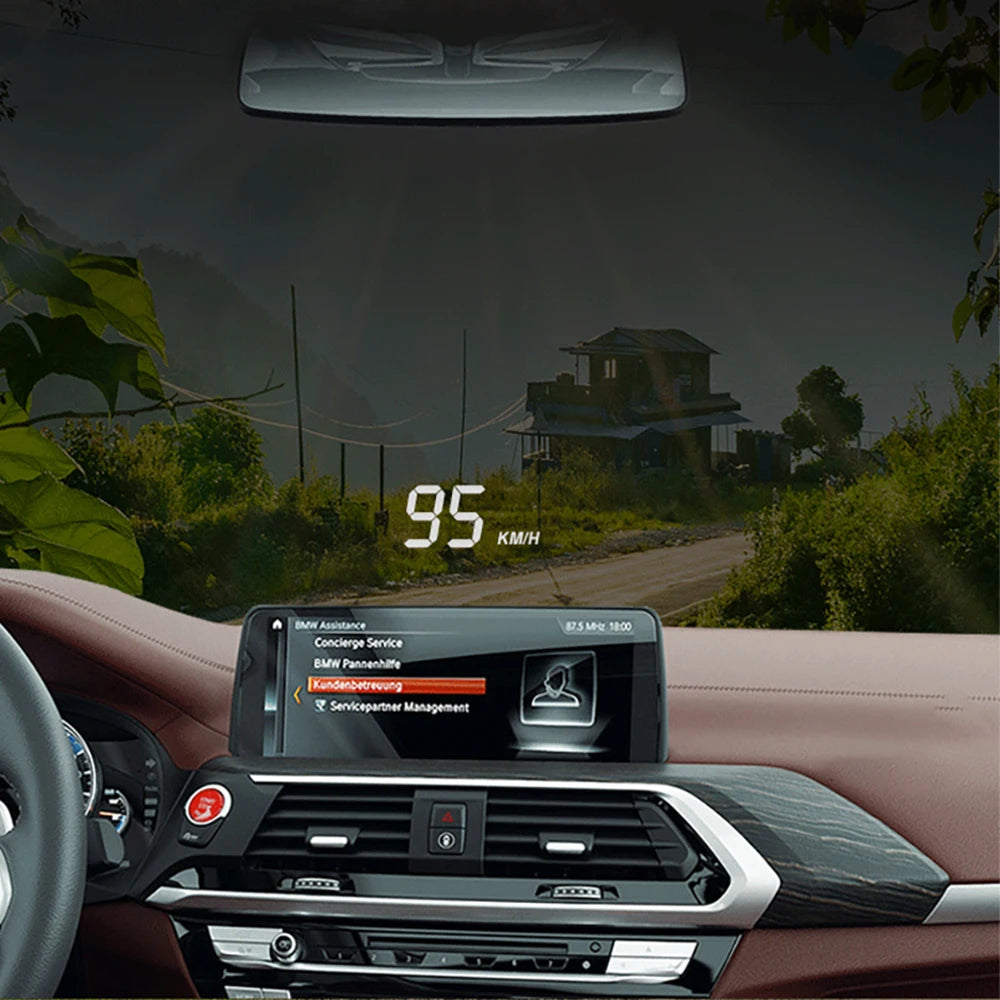Select the Concierge Service menu entry
This screenshot has width=1000, height=1000.
tap(358, 643)
